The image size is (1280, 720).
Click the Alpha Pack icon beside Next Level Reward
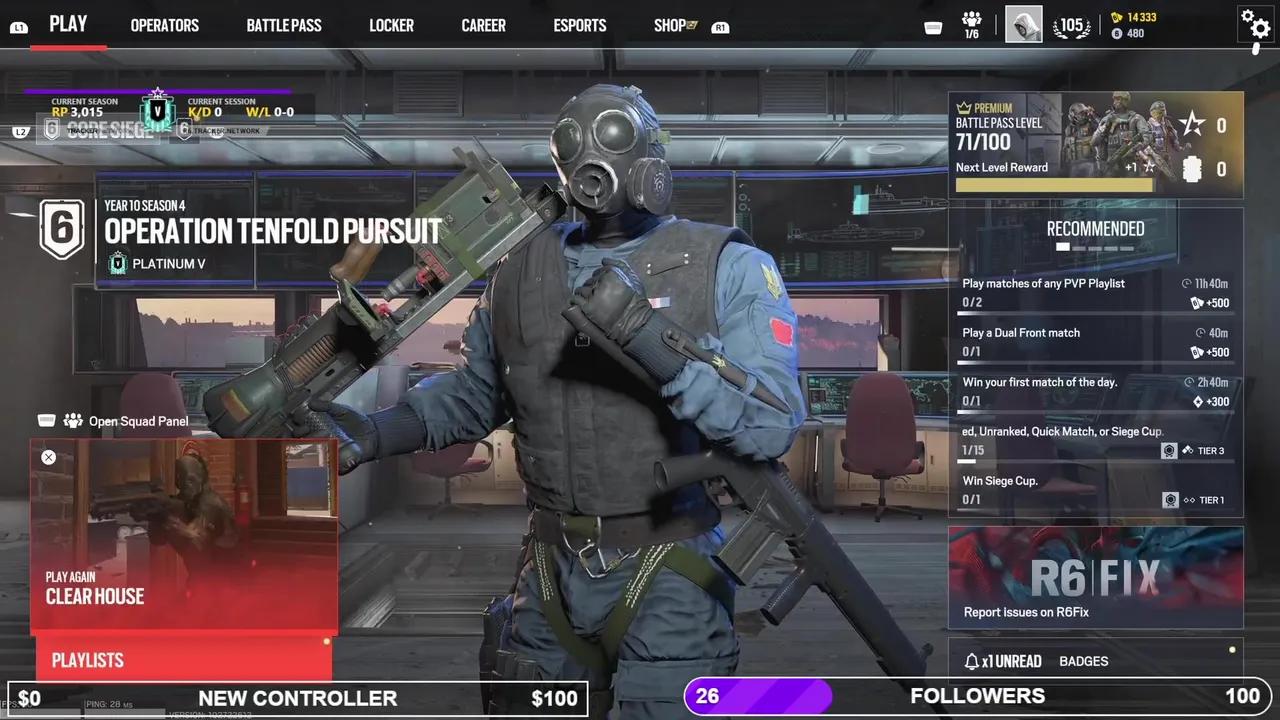pos(1192,170)
